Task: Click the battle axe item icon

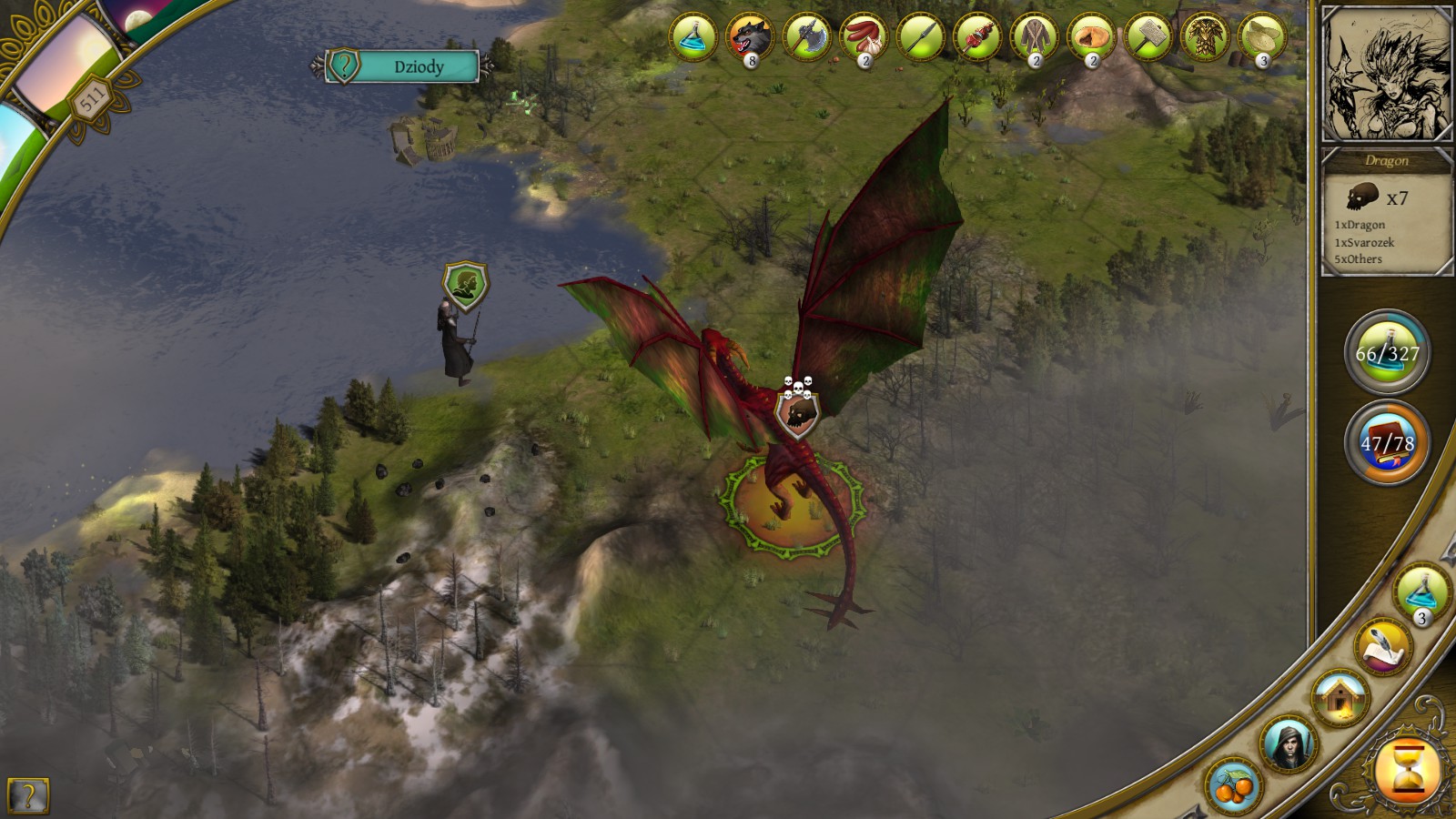Action: coord(806,38)
